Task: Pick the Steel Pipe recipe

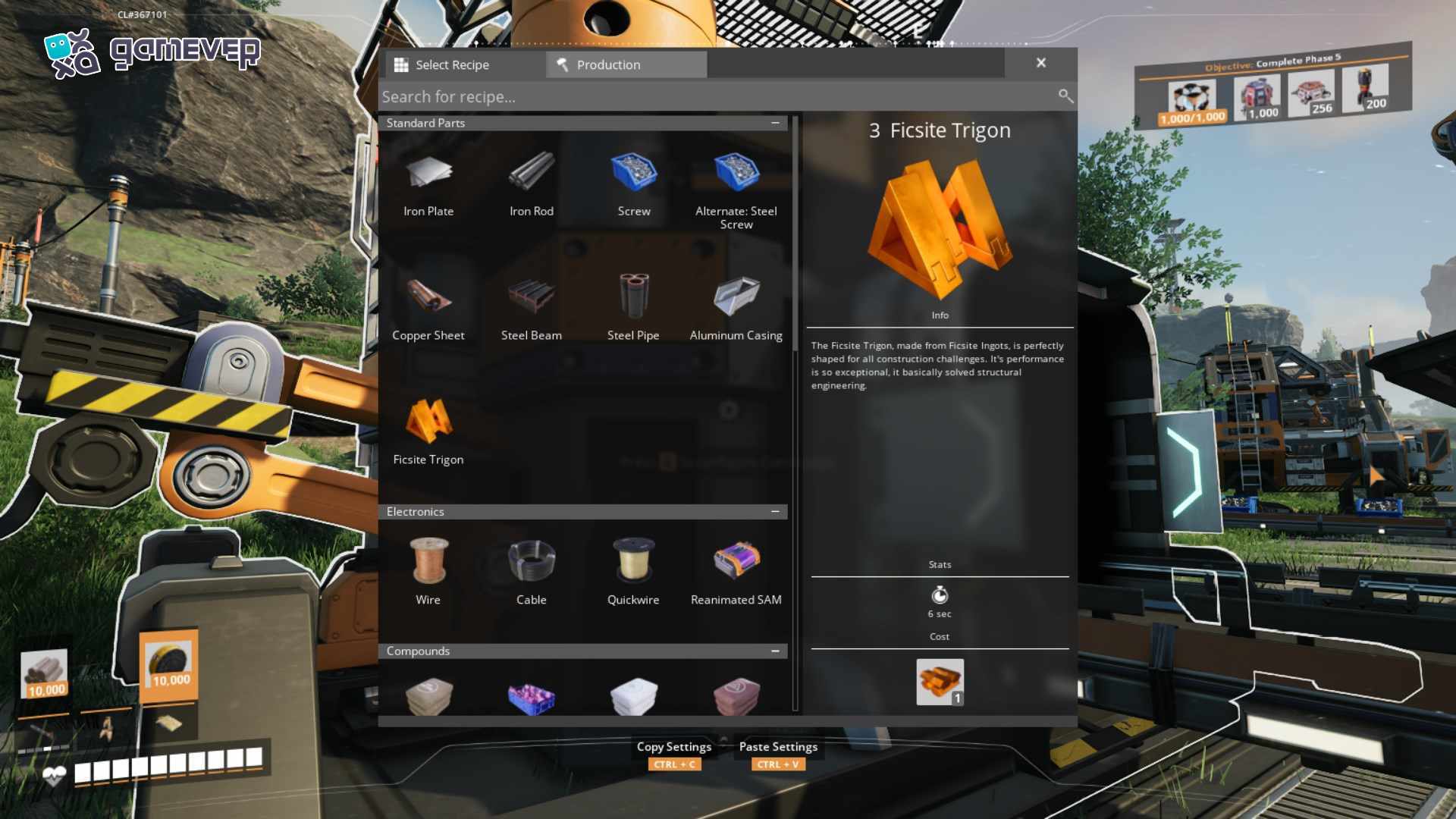Action: point(633,306)
